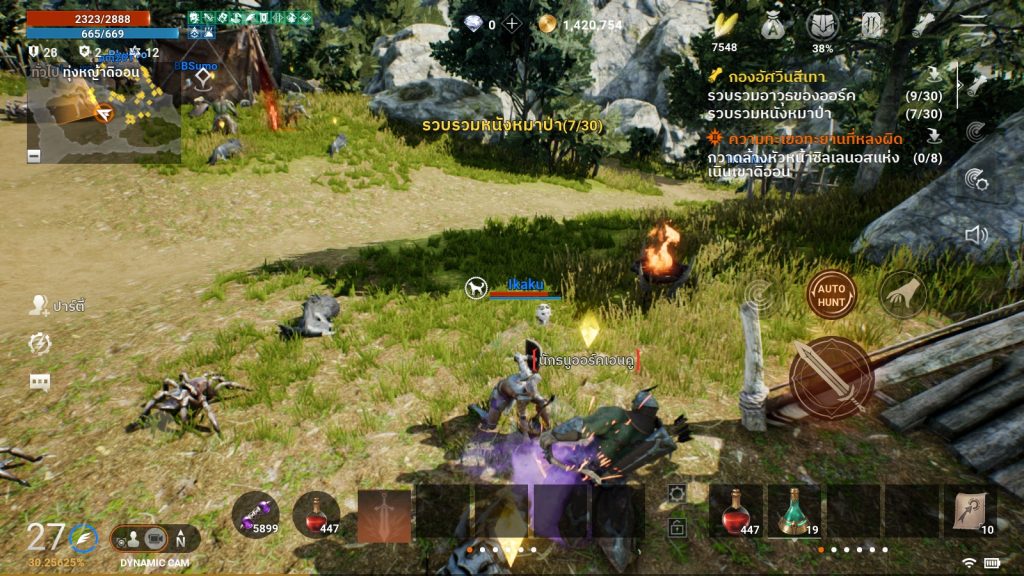The width and height of the screenshot is (1024, 576).
Task: Use the green potion with 19 remaining
Action: pyautogui.click(x=794, y=512)
